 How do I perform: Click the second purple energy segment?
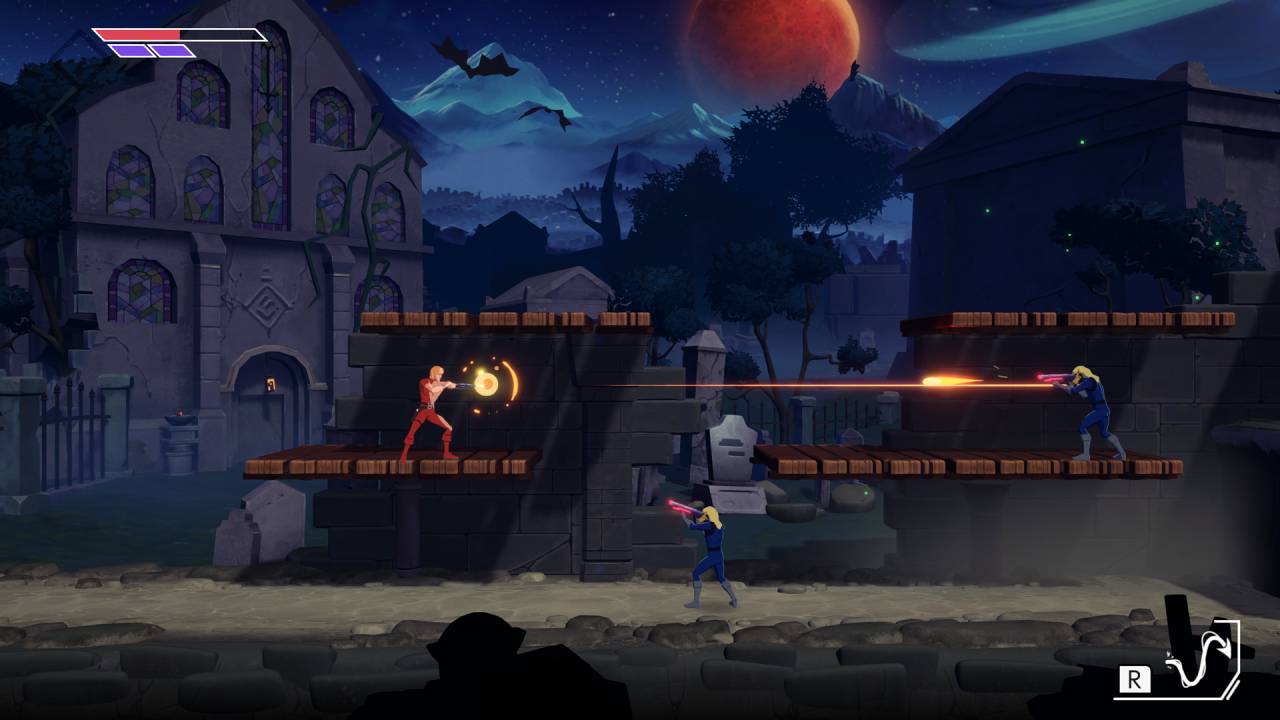(x=170, y=53)
